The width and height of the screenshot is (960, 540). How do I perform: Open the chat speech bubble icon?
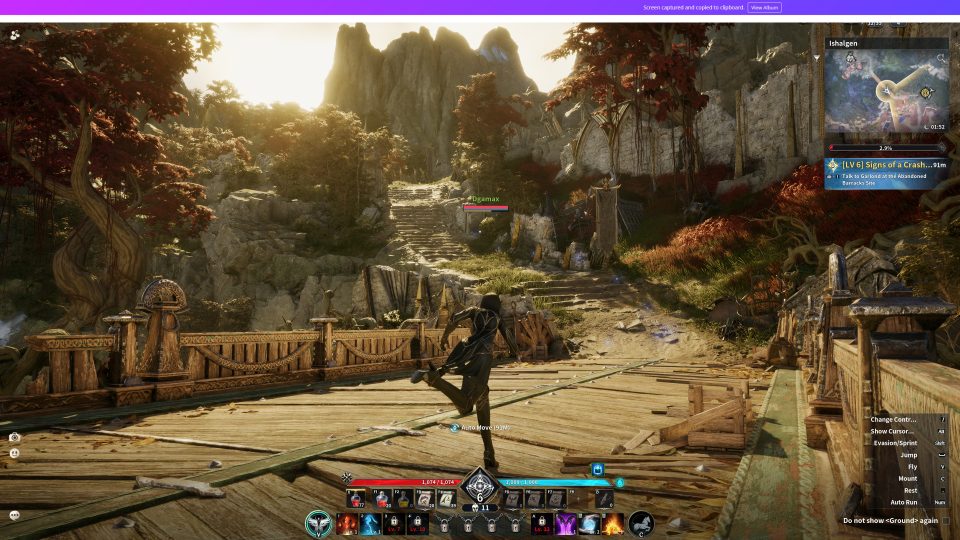click(x=15, y=515)
